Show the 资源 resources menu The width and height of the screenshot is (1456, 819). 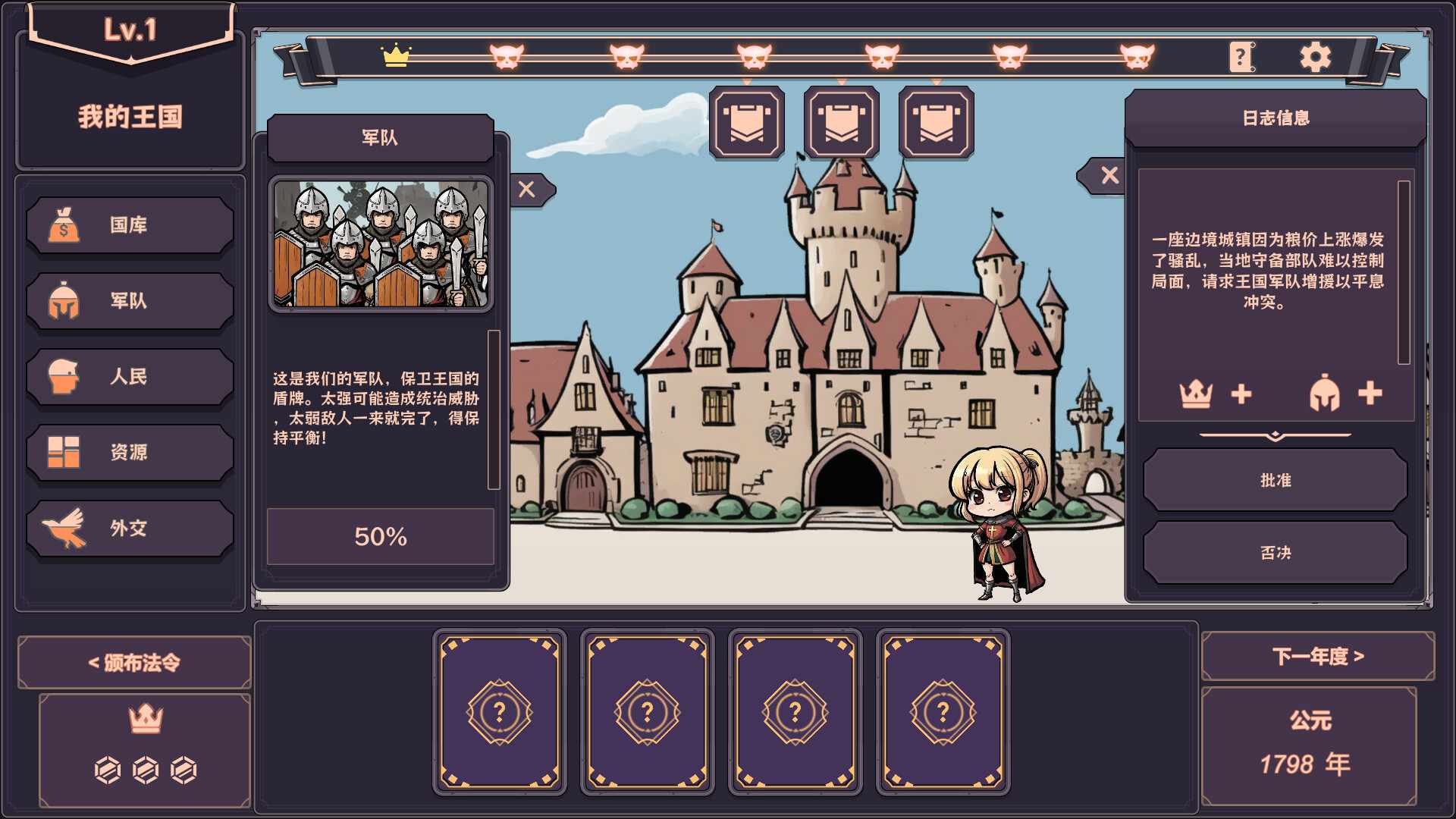[130, 453]
